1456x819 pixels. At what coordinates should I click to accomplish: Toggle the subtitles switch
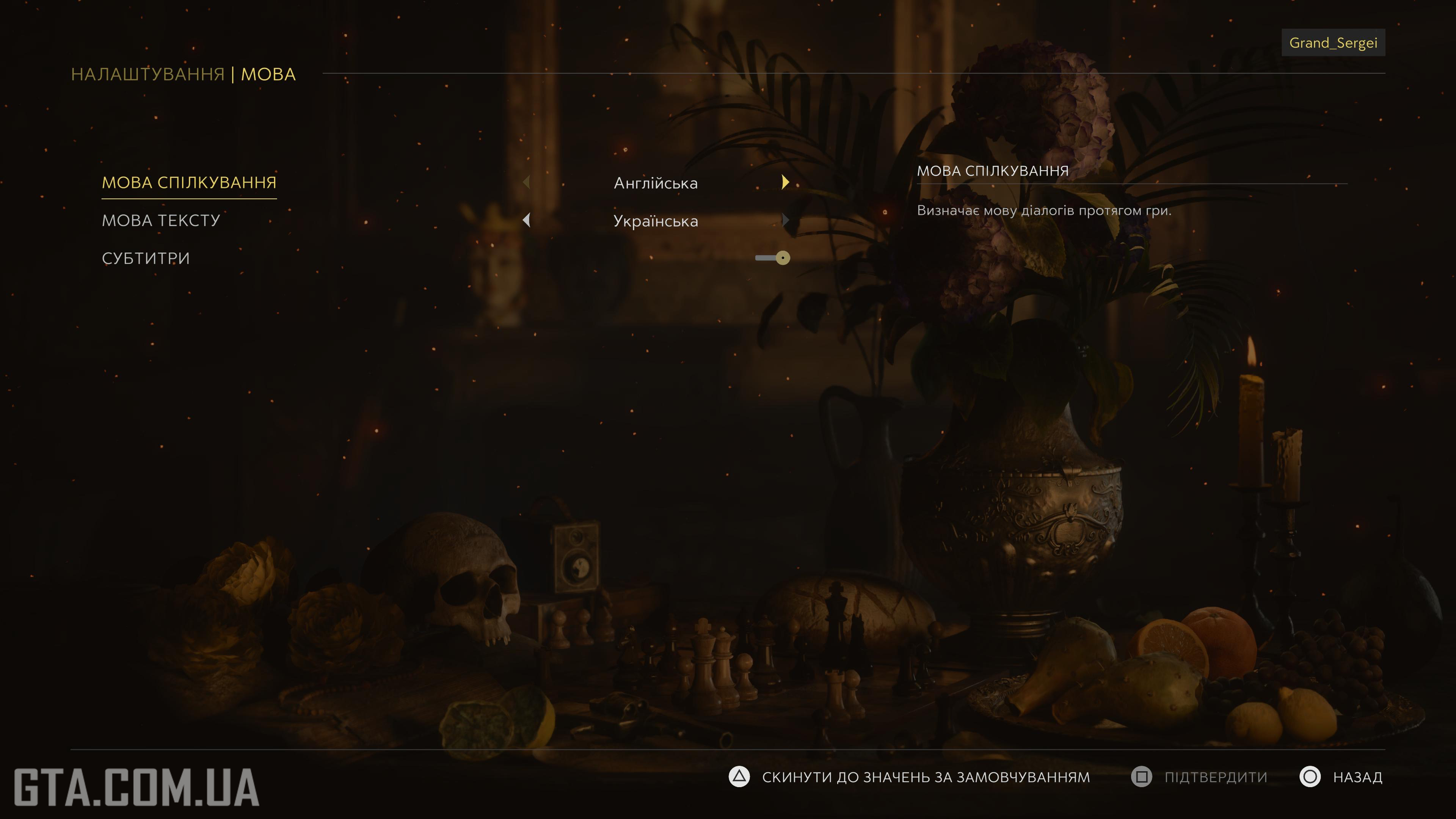click(773, 258)
